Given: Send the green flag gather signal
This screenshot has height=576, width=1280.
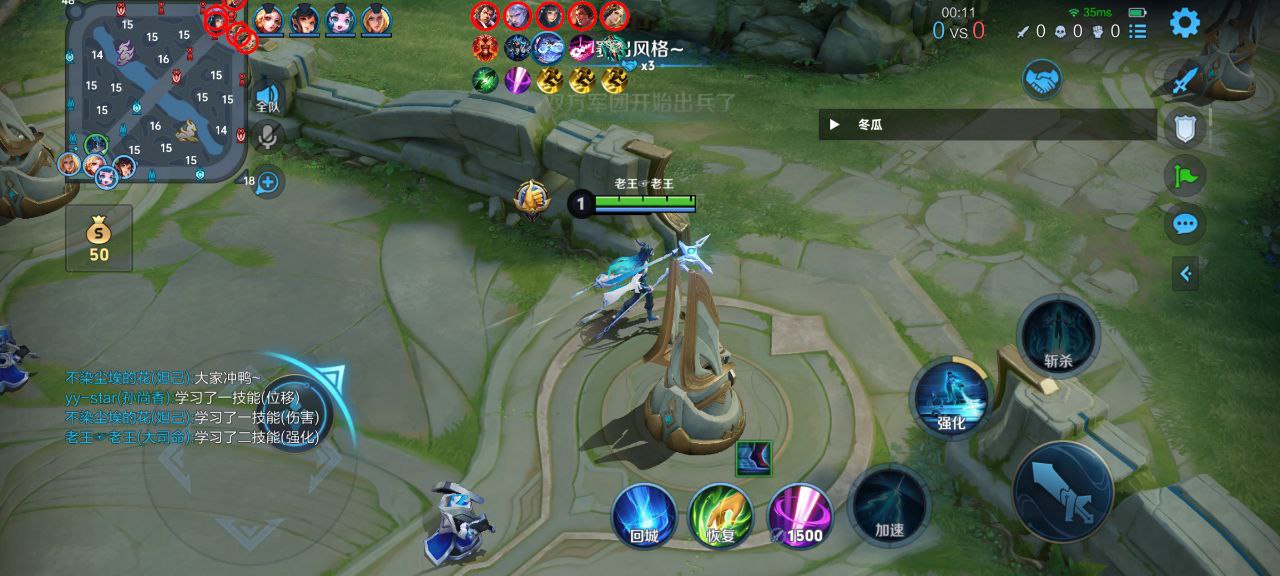Looking at the screenshot, I should 1185,177.
